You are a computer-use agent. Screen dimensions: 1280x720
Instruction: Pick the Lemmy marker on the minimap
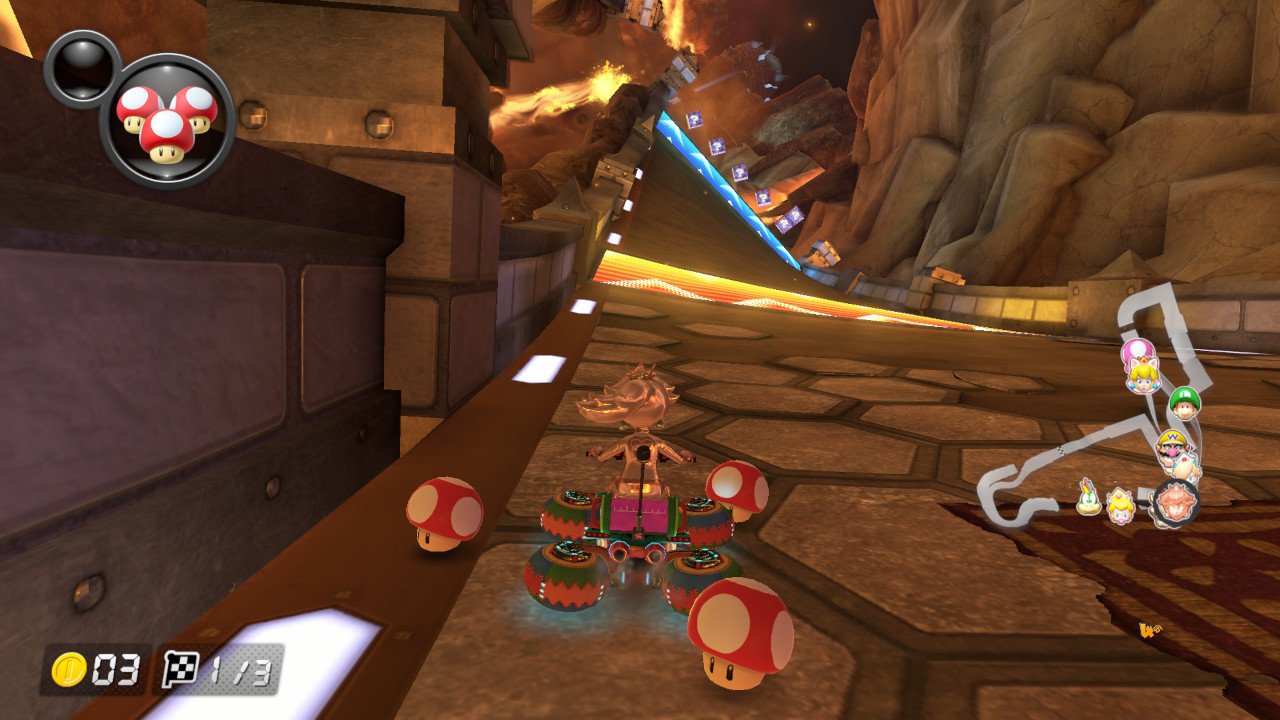click(1089, 497)
